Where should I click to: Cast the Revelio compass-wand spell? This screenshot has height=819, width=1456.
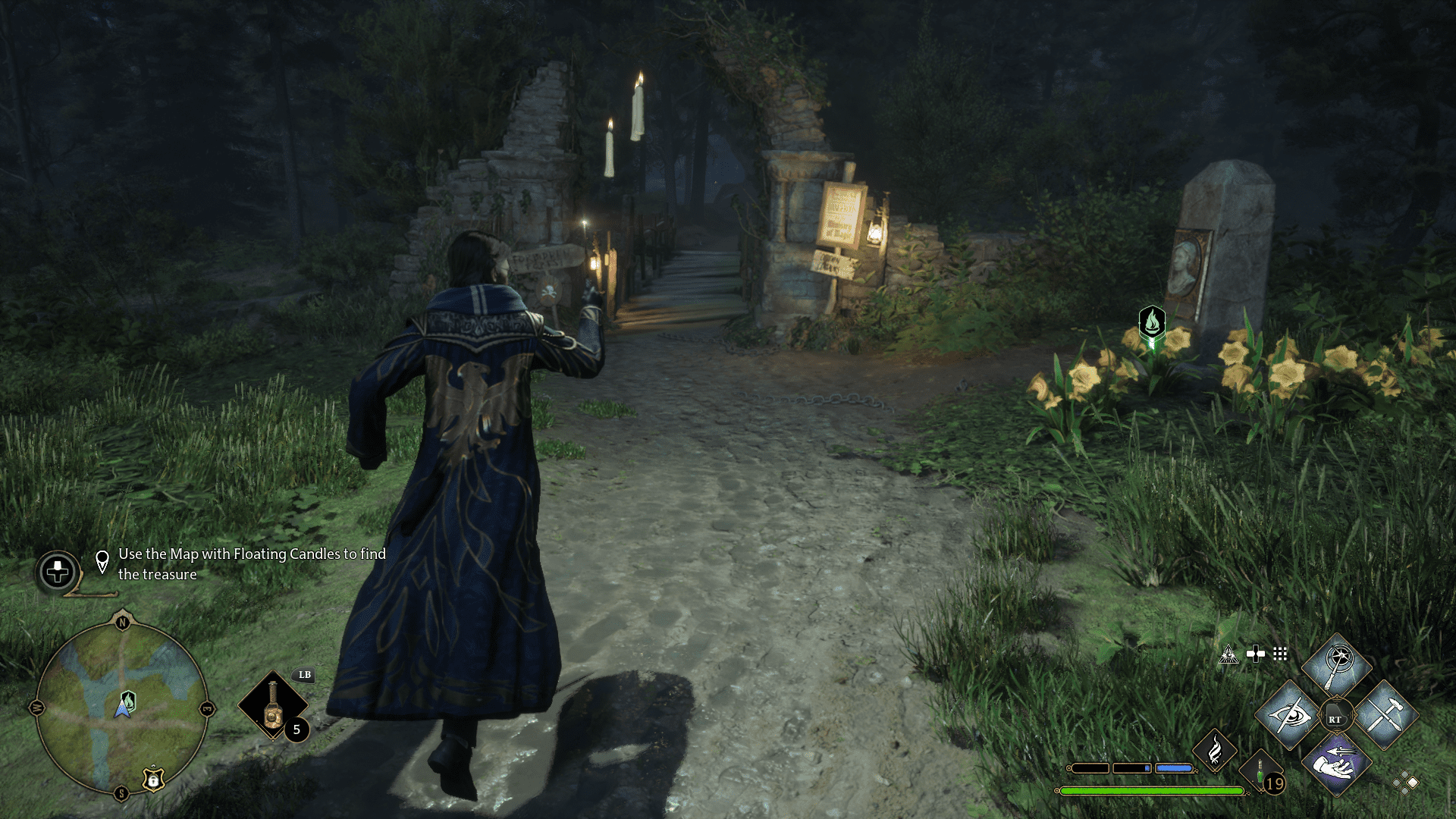(1337, 665)
